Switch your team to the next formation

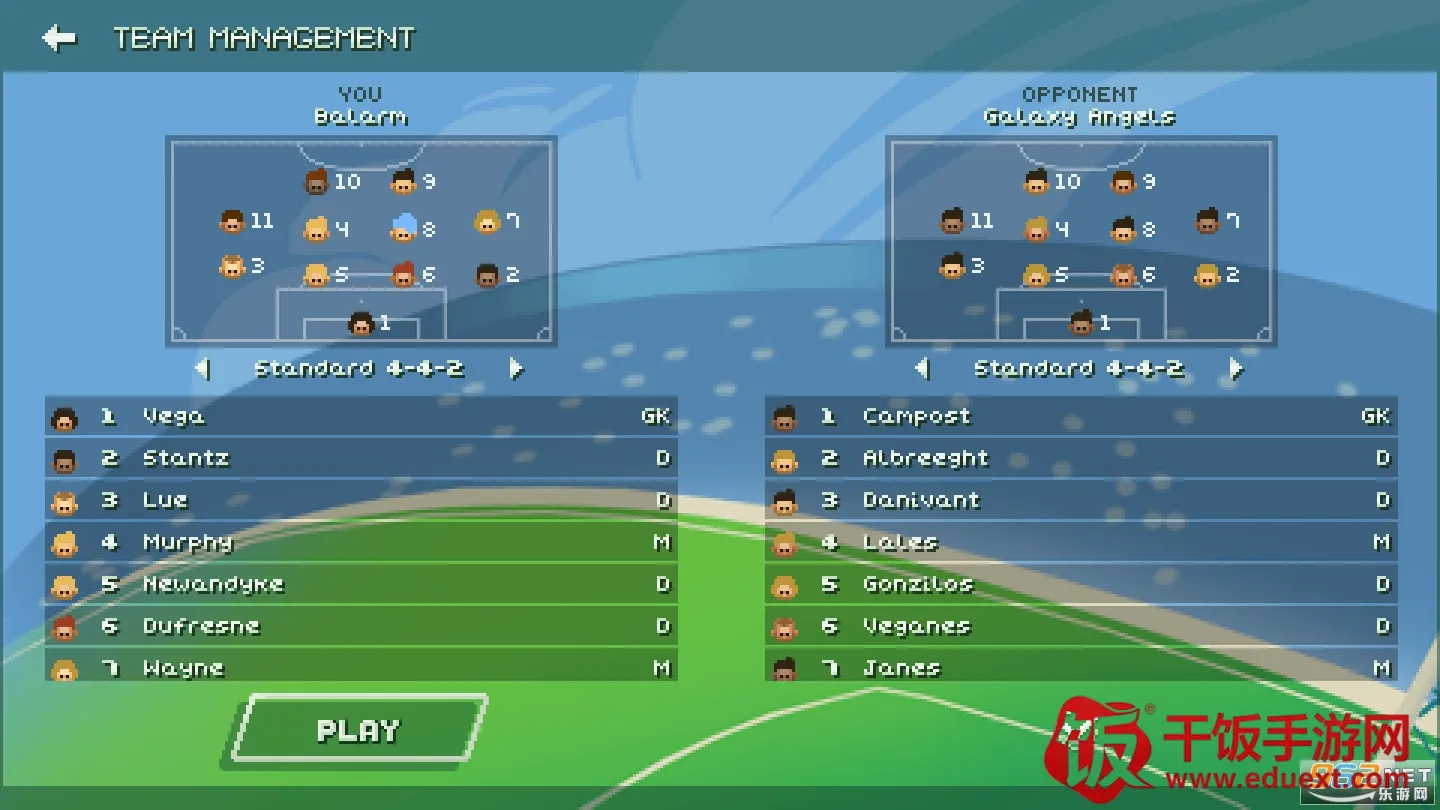[x=516, y=369]
